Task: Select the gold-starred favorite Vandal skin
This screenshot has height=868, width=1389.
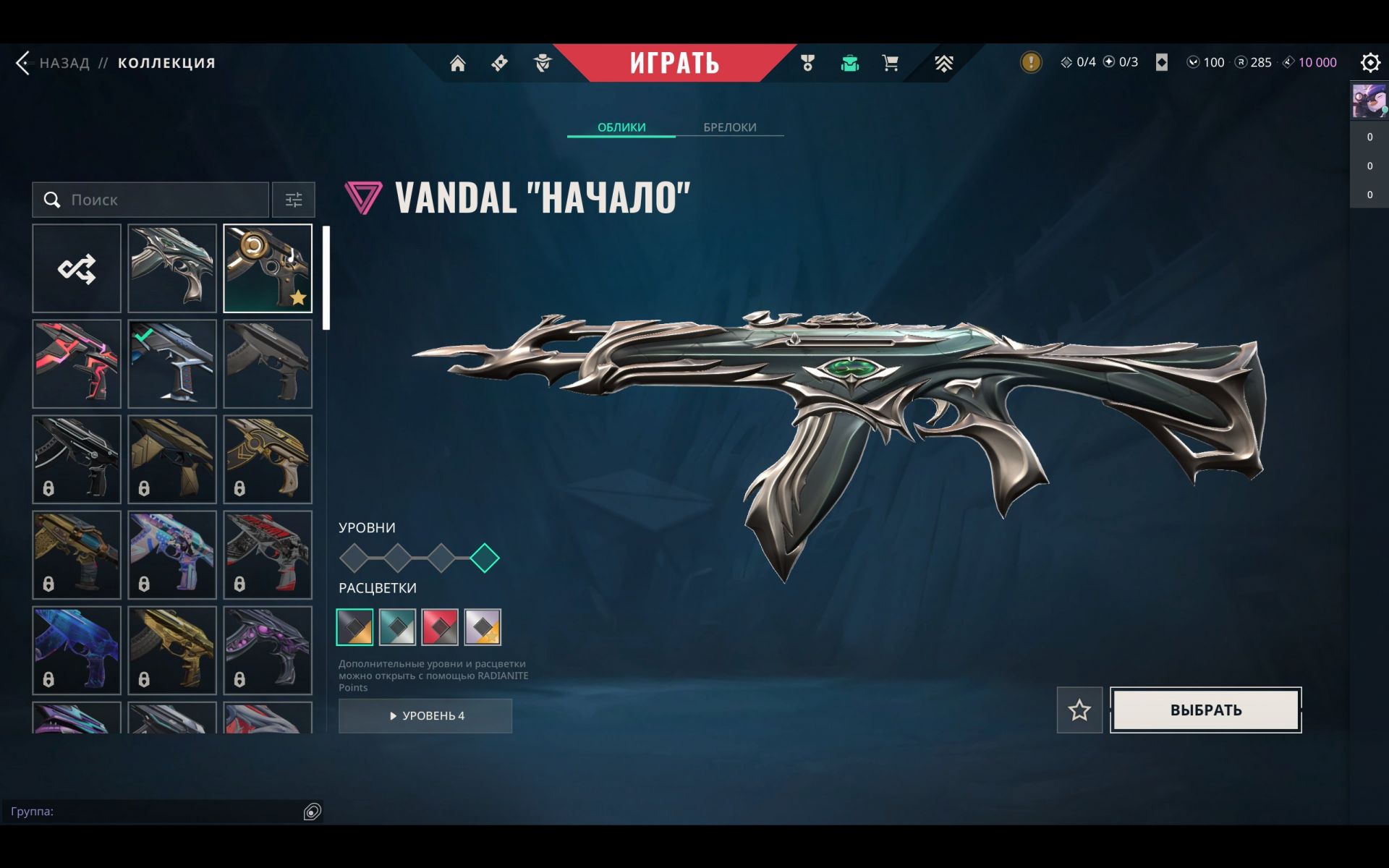Action: pos(268,268)
